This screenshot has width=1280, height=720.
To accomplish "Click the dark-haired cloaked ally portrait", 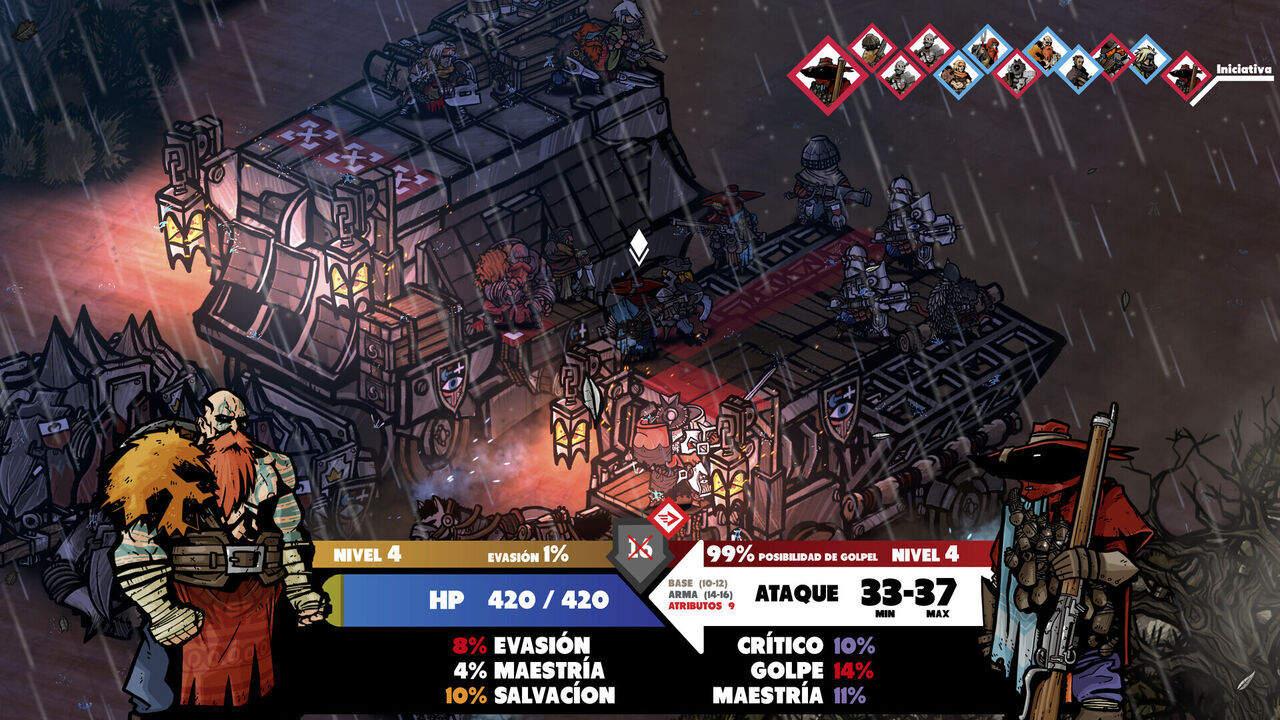I will point(1079,69).
